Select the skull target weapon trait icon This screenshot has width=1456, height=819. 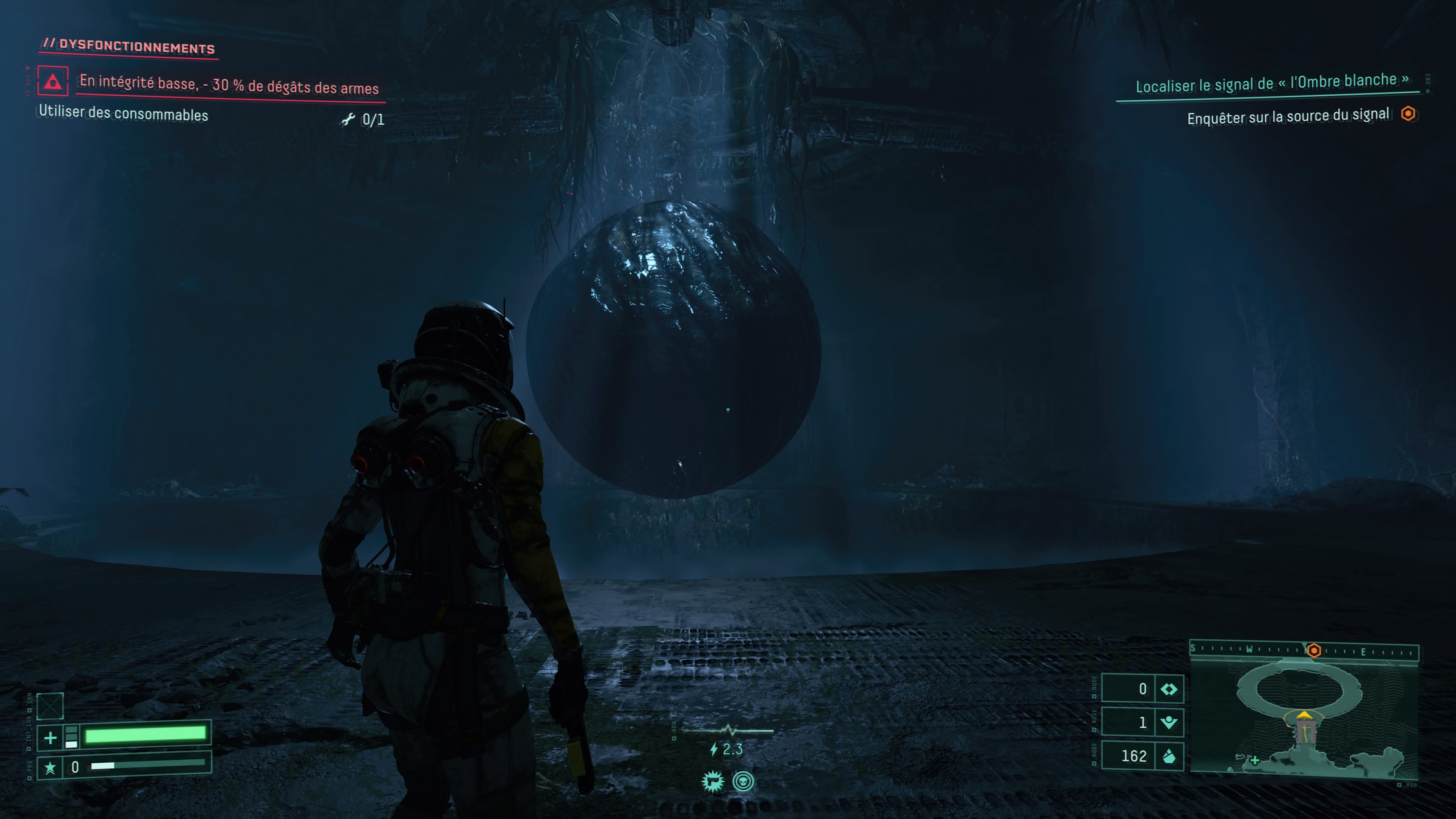pos(743,782)
